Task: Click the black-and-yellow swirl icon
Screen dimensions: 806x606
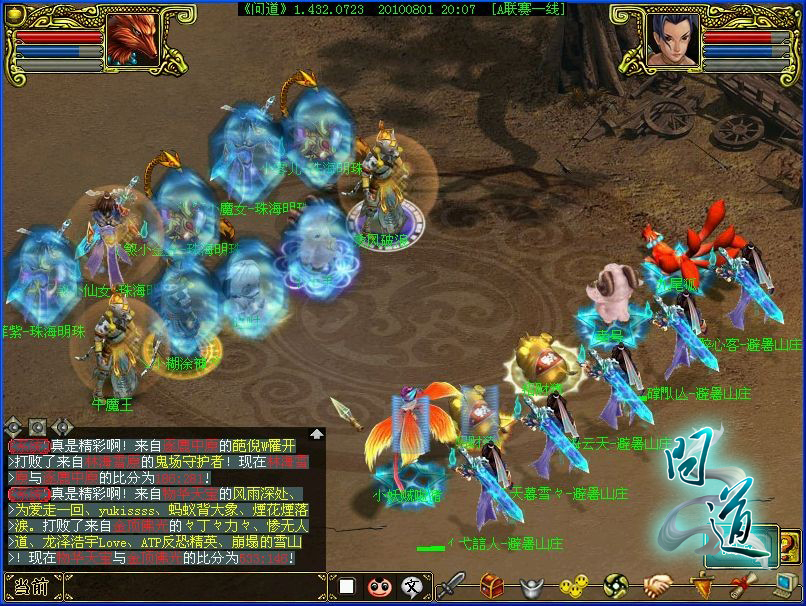Action: tap(614, 586)
